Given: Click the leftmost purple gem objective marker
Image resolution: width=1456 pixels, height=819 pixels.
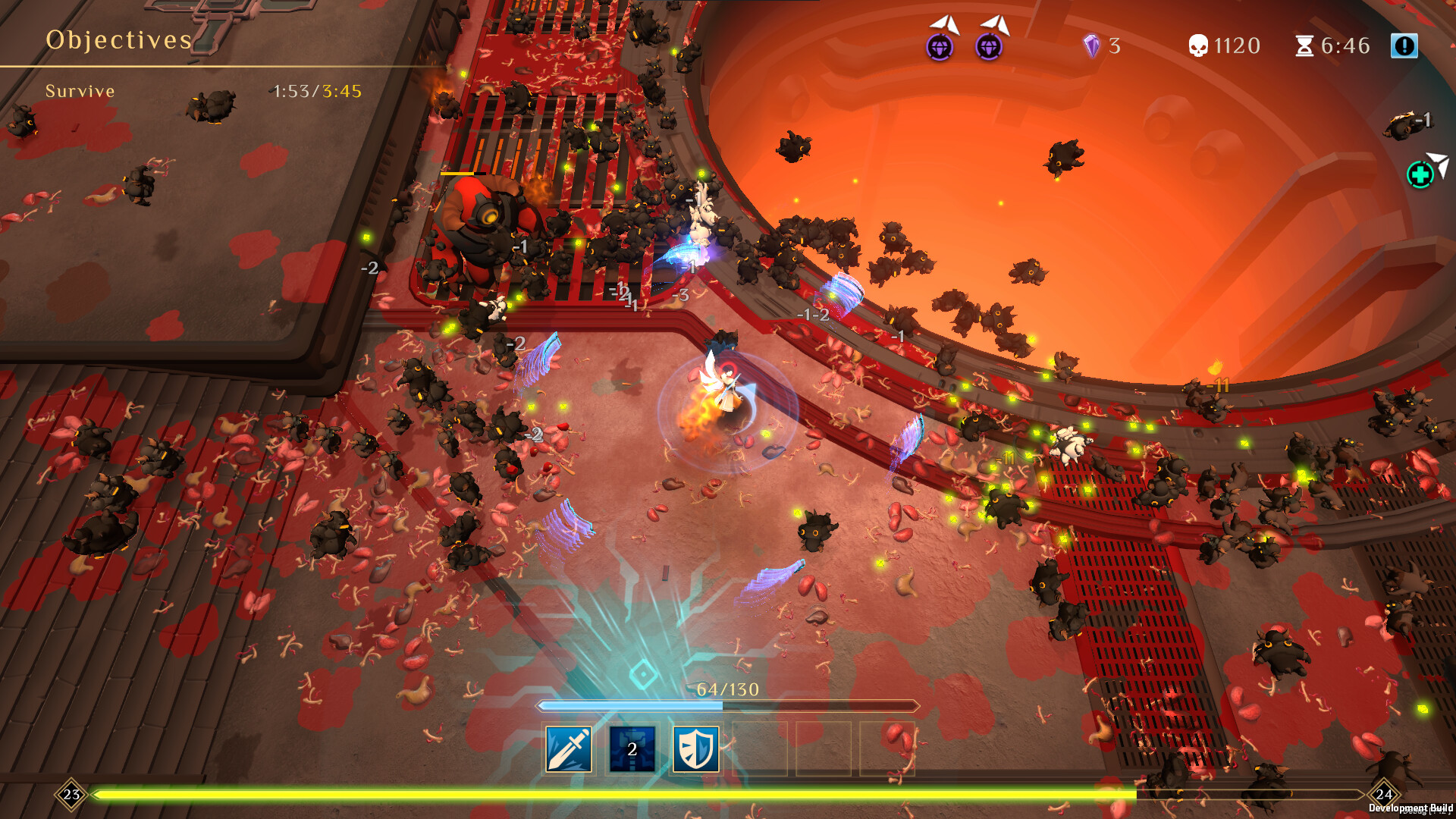Looking at the screenshot, I should (x=940, y=48).
